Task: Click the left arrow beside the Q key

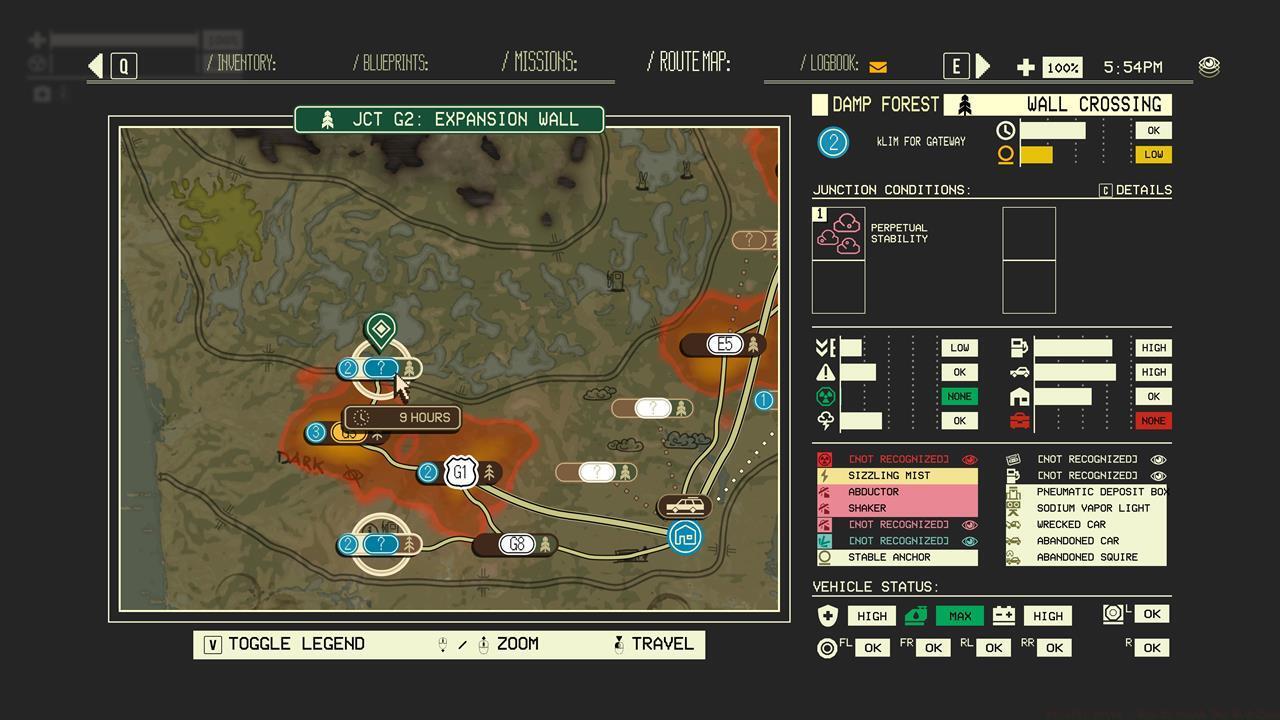Action: pyautogui.click(x=95, y=64)
